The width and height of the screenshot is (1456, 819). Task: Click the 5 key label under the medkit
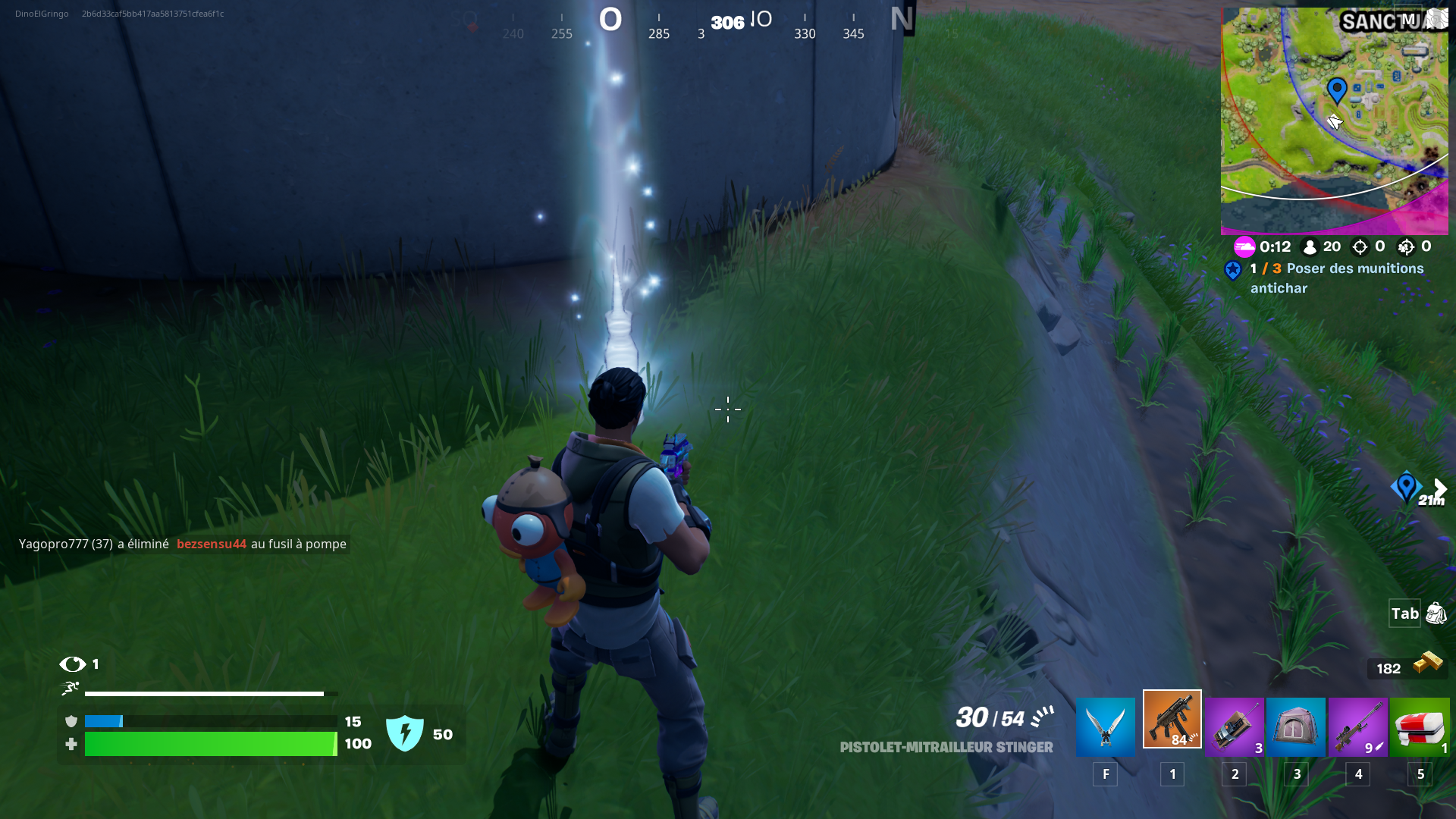pyautogui.click(x=1420, y=774)
